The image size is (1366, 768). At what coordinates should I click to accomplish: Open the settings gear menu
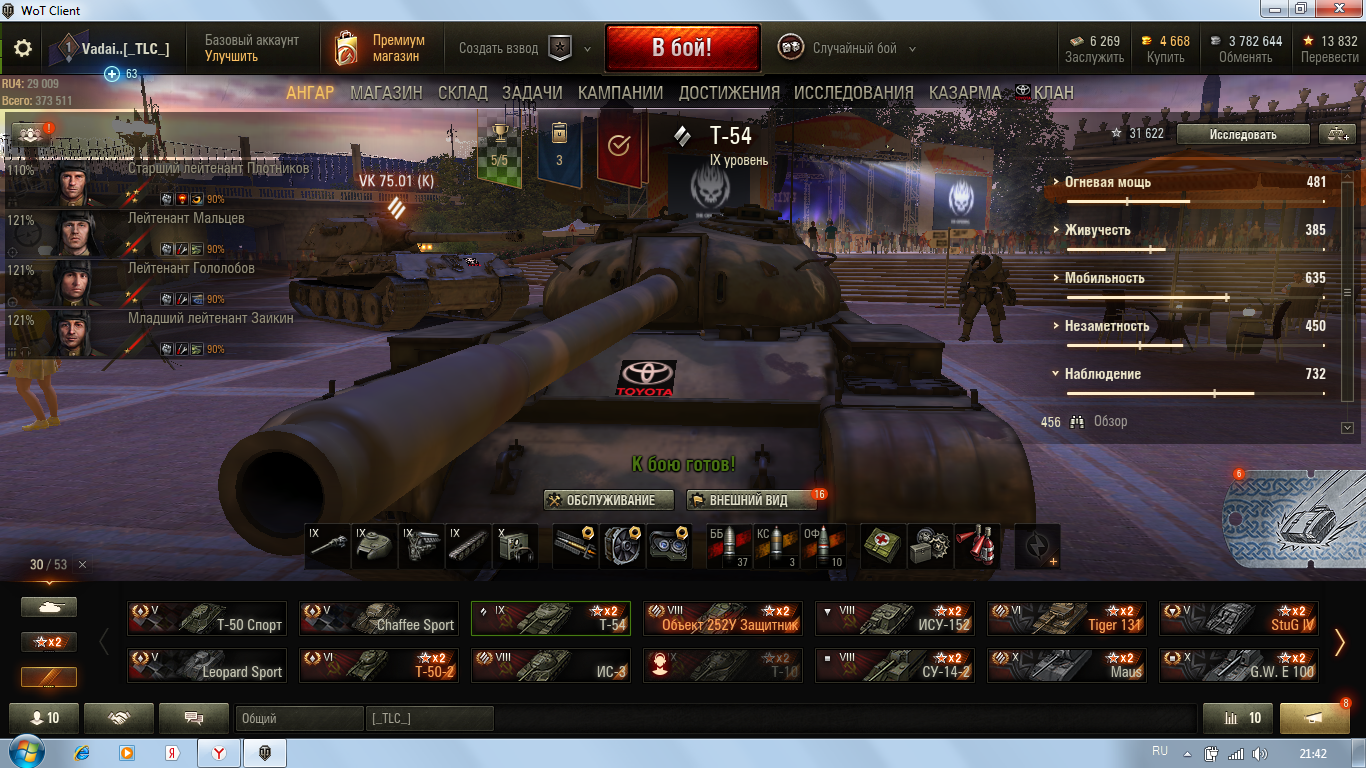point(23,48)
